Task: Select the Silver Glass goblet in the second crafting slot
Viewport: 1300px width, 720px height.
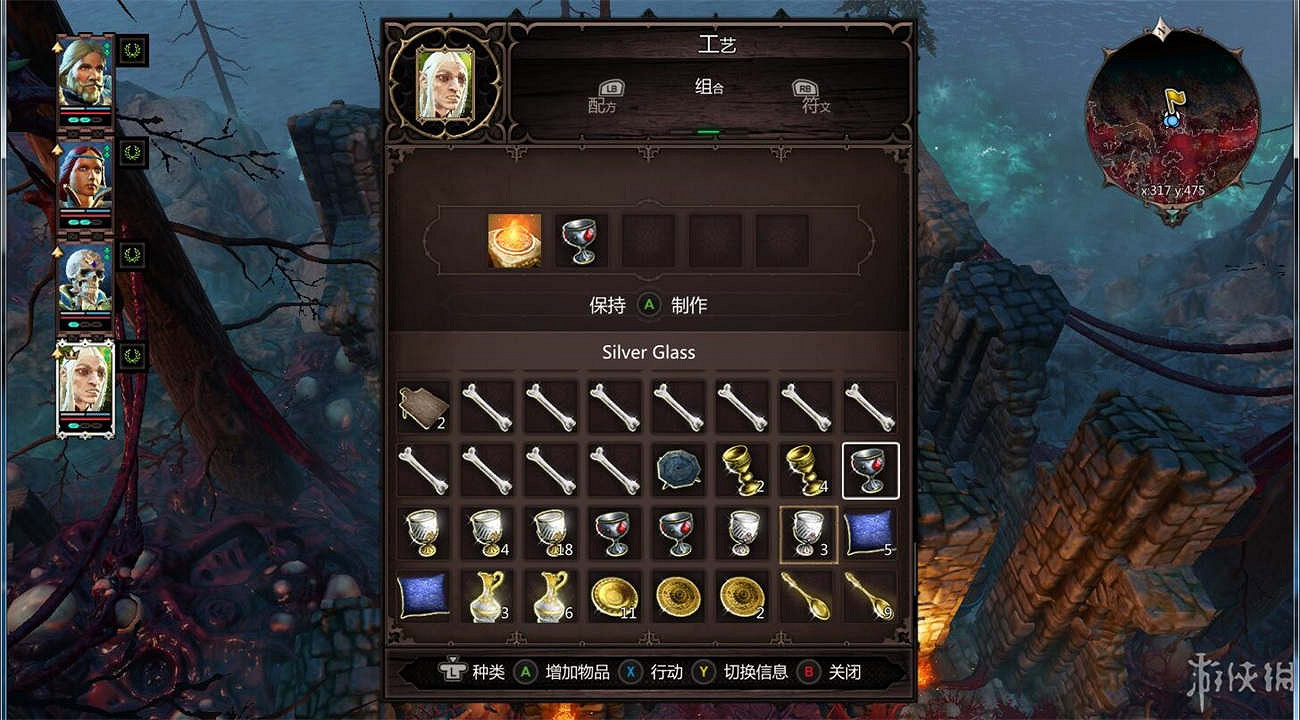Action: pyautogui.click(x=580, y=239)
